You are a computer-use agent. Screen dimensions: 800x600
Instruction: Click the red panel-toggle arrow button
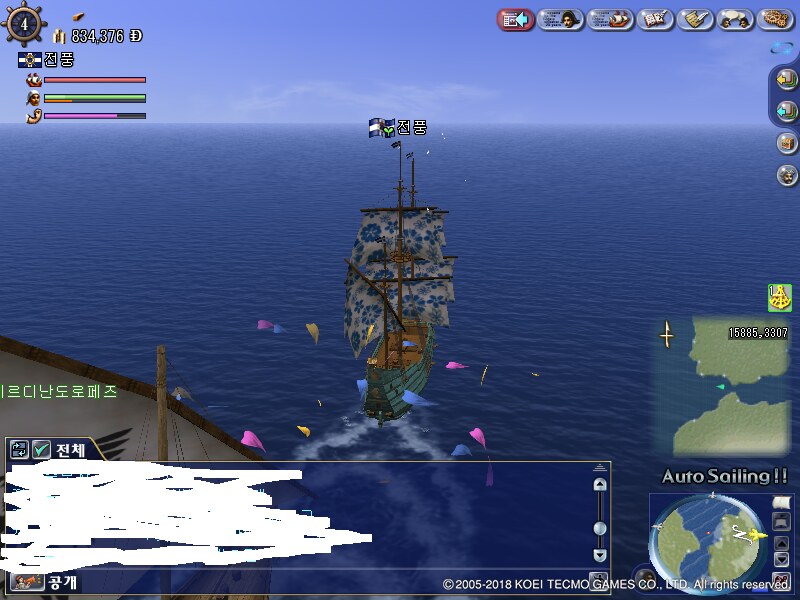(515, 19)
